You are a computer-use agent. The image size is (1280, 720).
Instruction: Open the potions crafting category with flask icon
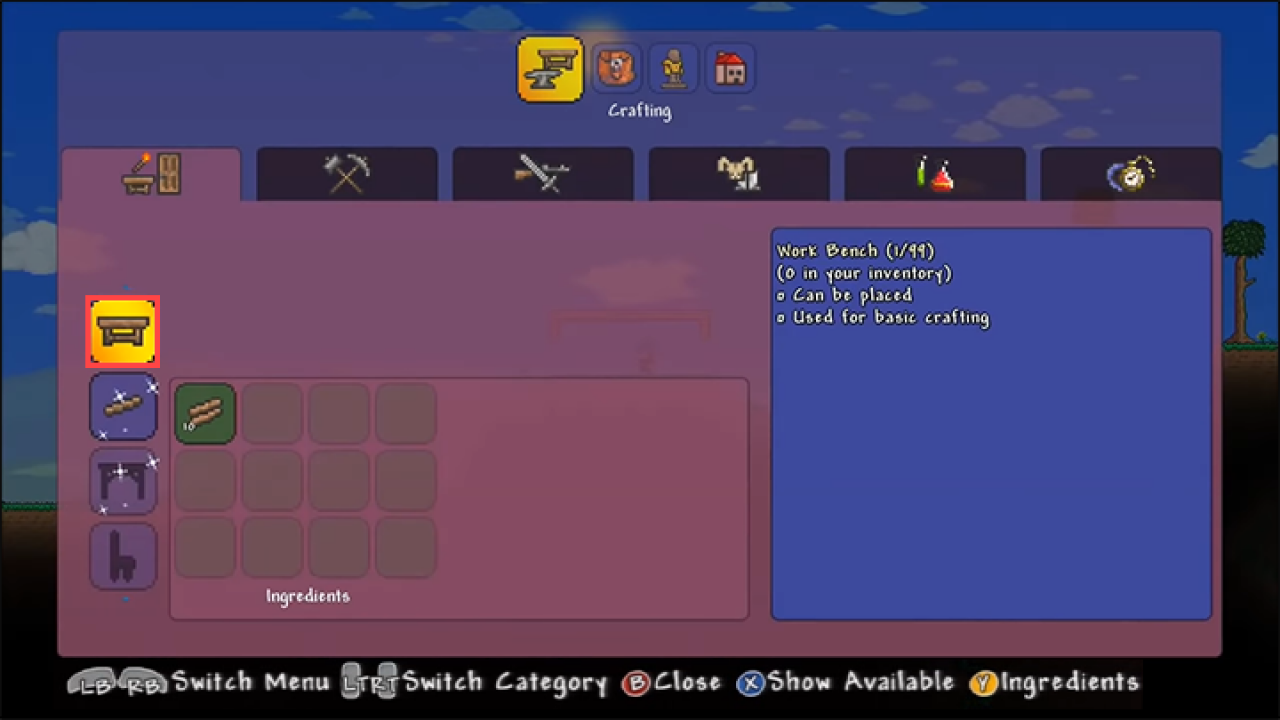tap(934, 174)
